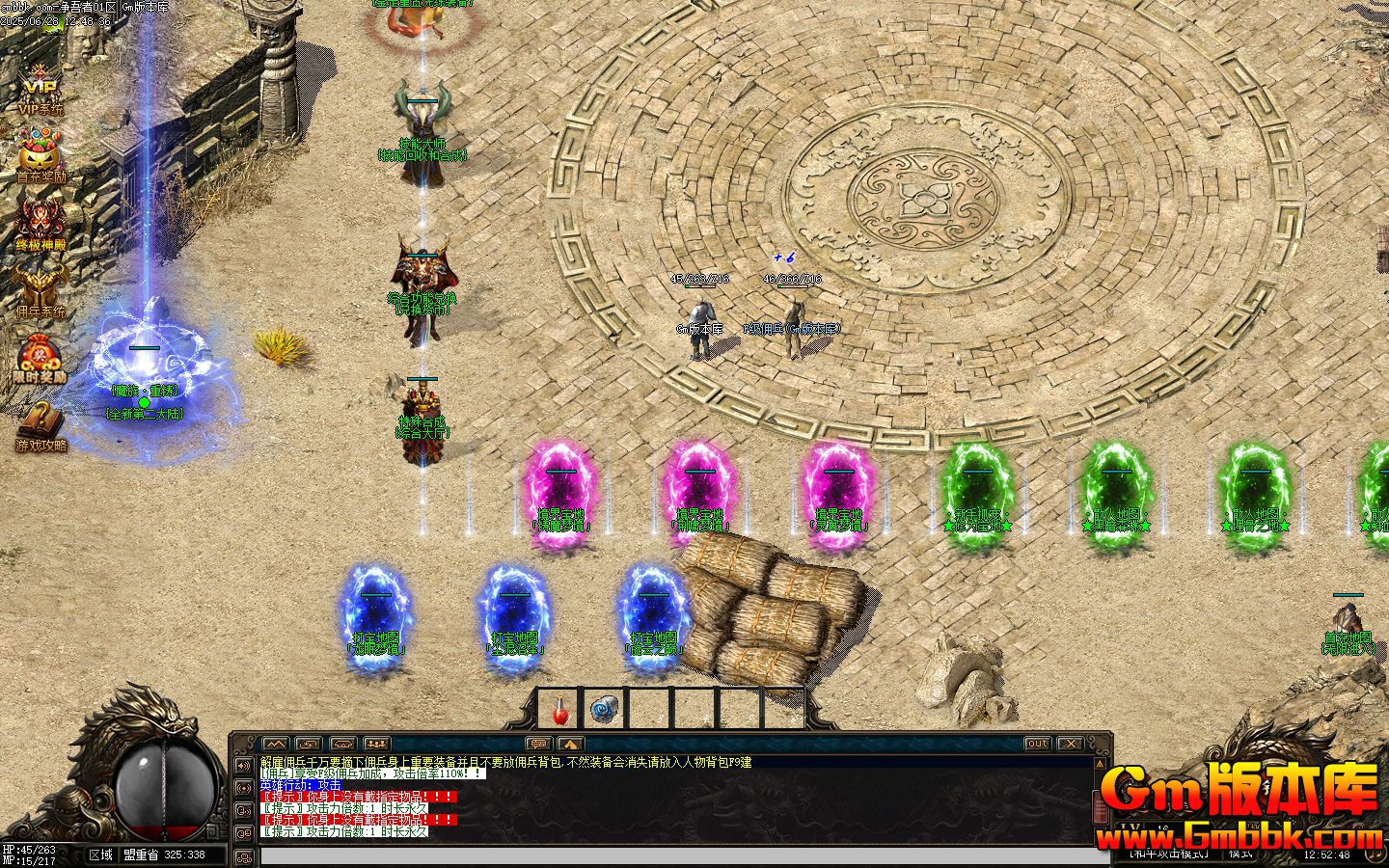Use the blue scroll in the hotbar
Viewport: 1389px width, 868px height.
(x=604, y=711)
